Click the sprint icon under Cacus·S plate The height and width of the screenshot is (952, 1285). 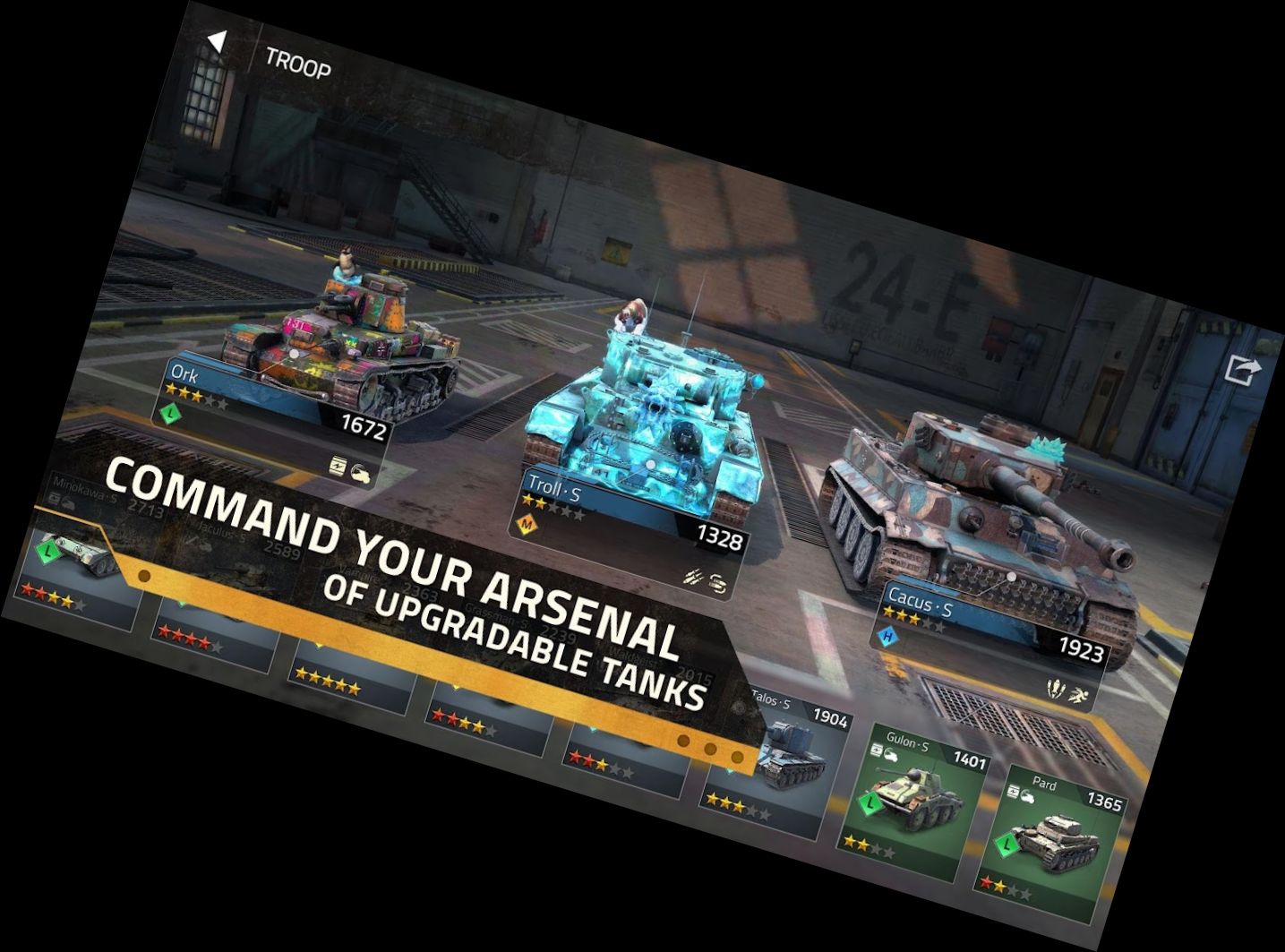(x=1079, y=695)
